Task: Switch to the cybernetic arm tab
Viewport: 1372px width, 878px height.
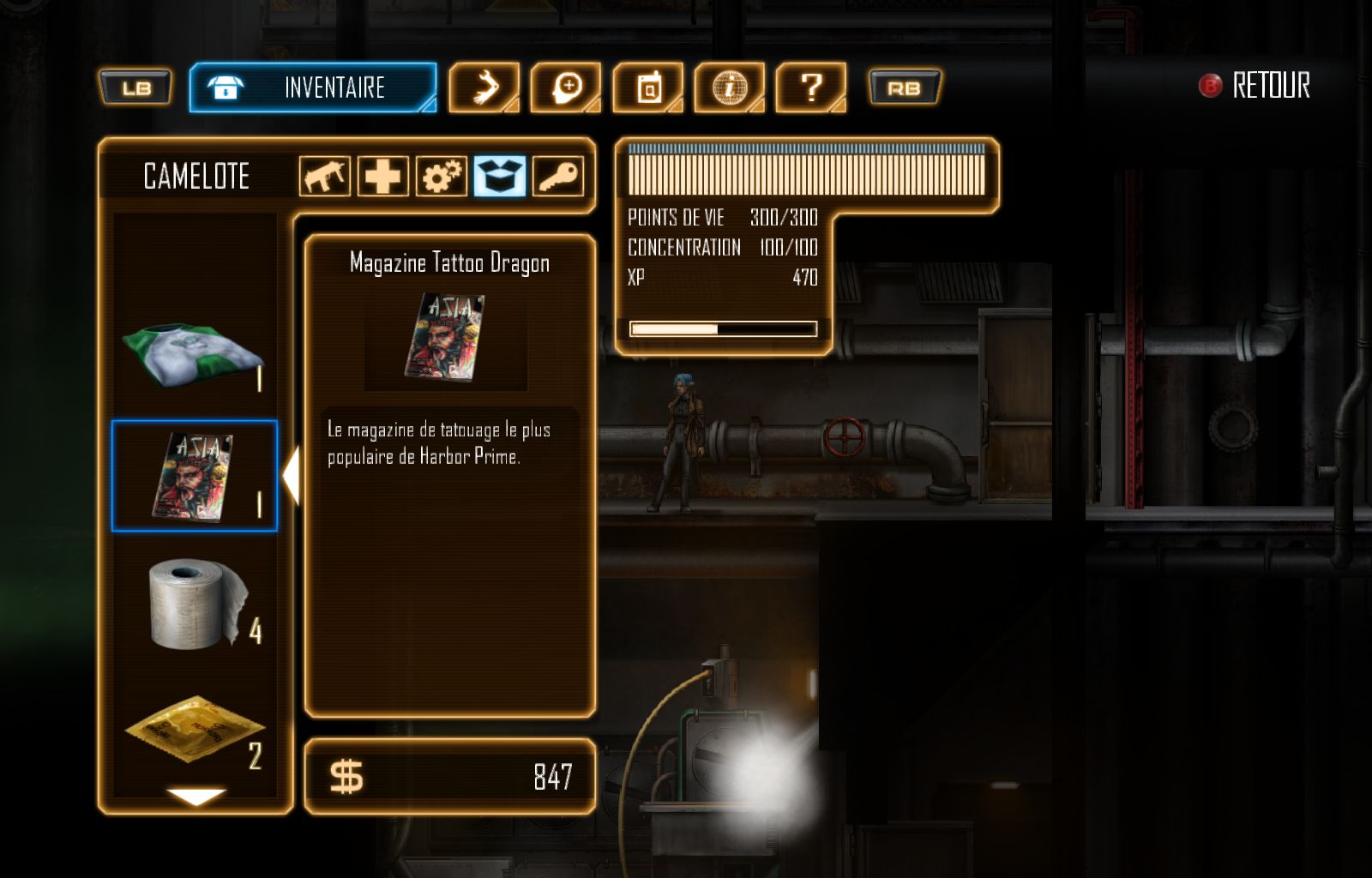Action: tap(484, 87)
